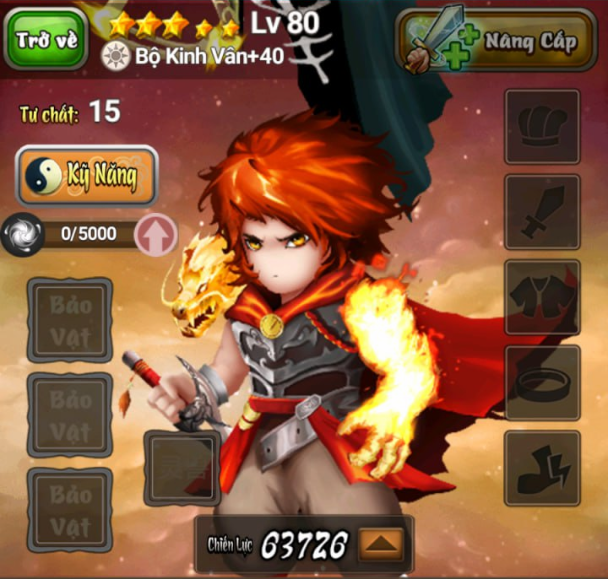Select the hat equipment slot
The height and width of the screenshot is (579, 608).
click(x=542, y=127)
